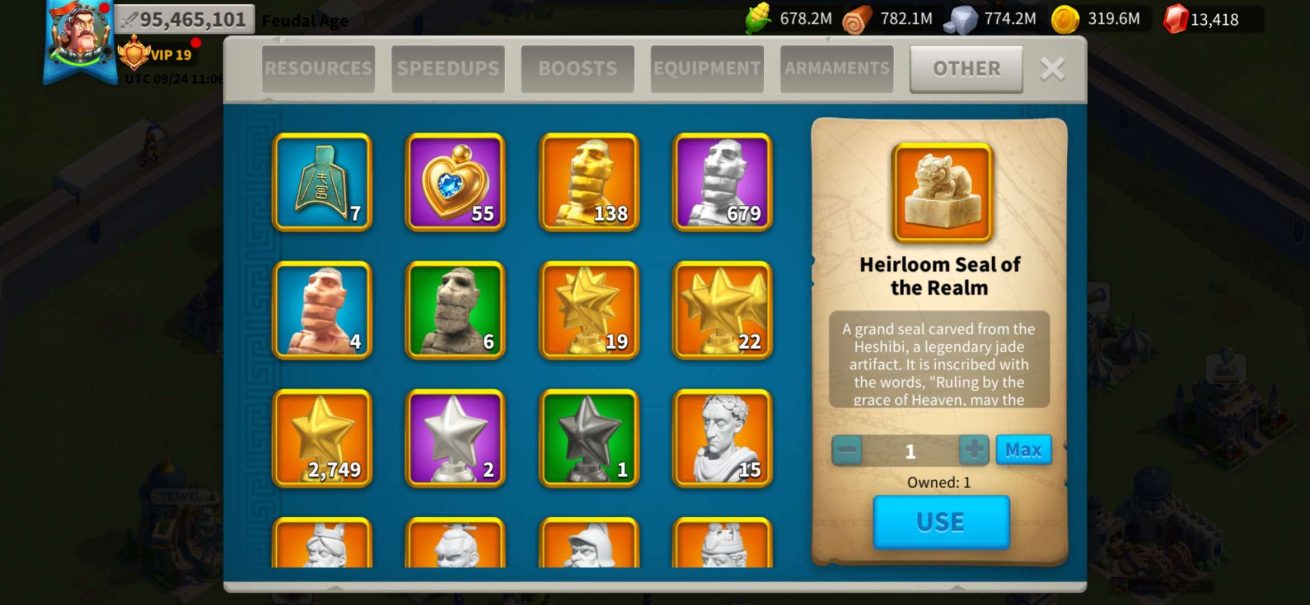
Task: Select the Equipment tab
Action: [707, 69]
